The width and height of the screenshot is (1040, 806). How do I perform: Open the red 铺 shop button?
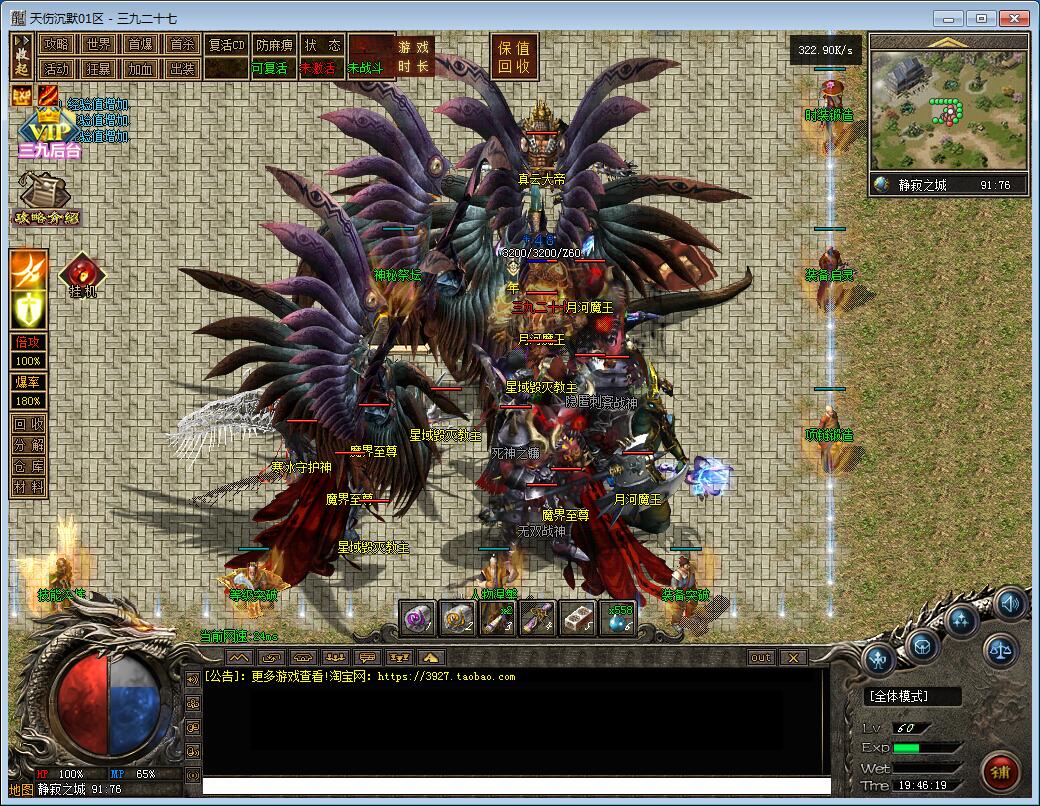(999, 770)
